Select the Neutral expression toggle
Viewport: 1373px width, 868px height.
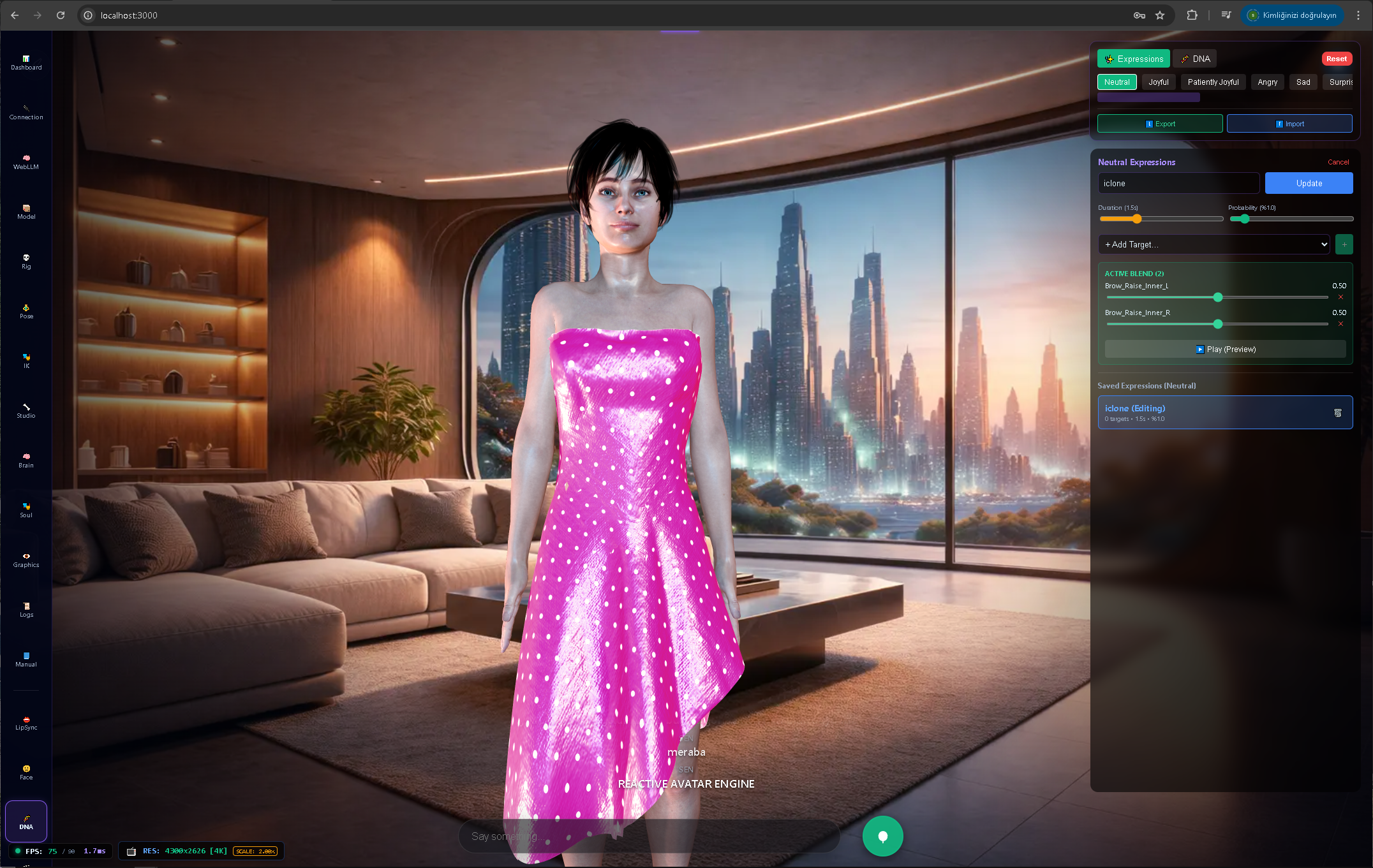coord(1117,82)
